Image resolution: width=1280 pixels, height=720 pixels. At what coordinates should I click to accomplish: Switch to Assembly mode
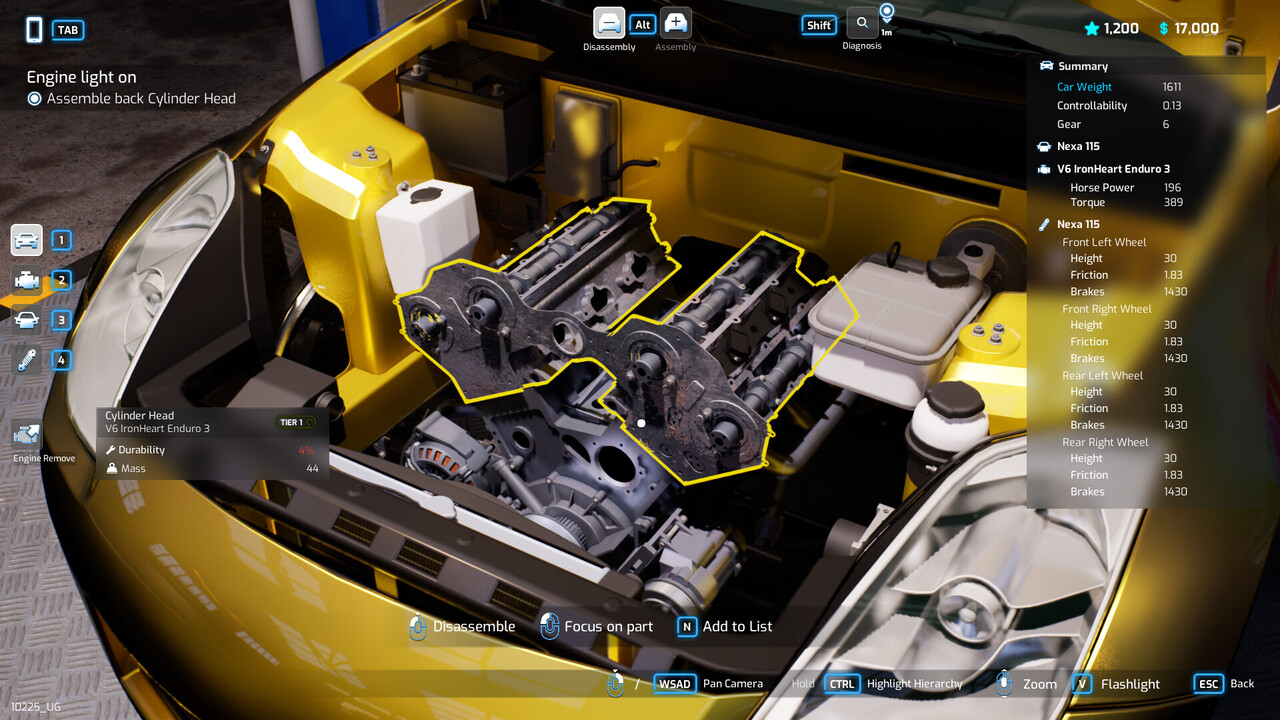pos(676,24)
